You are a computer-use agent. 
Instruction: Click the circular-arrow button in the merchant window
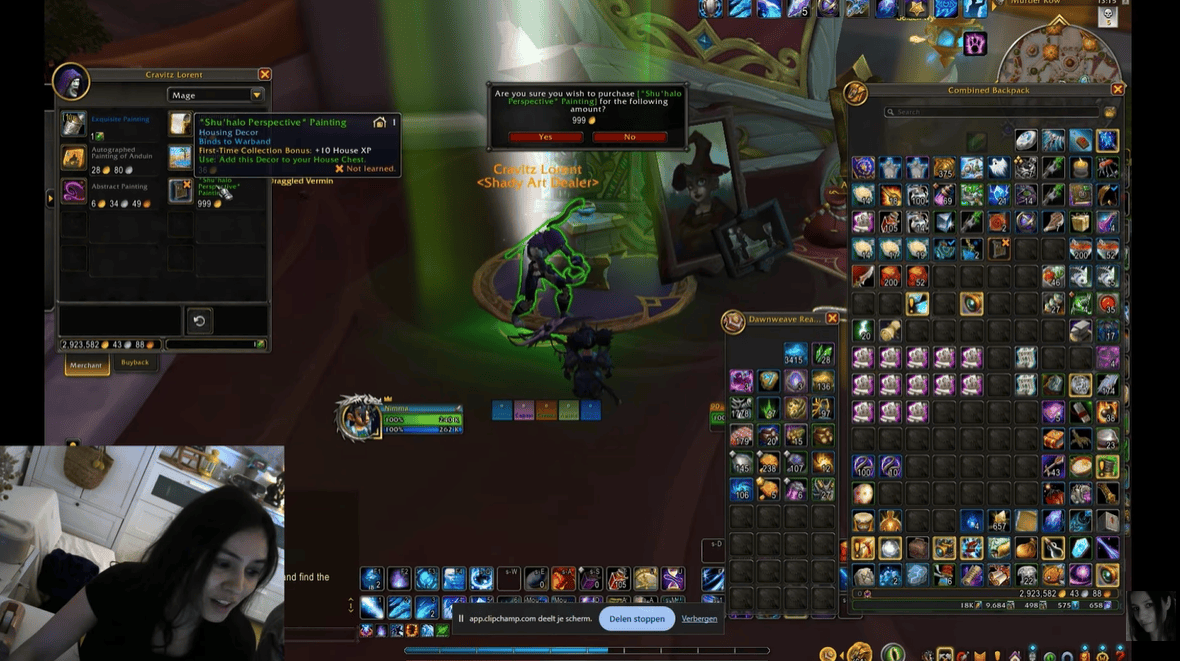click(199, 321)
